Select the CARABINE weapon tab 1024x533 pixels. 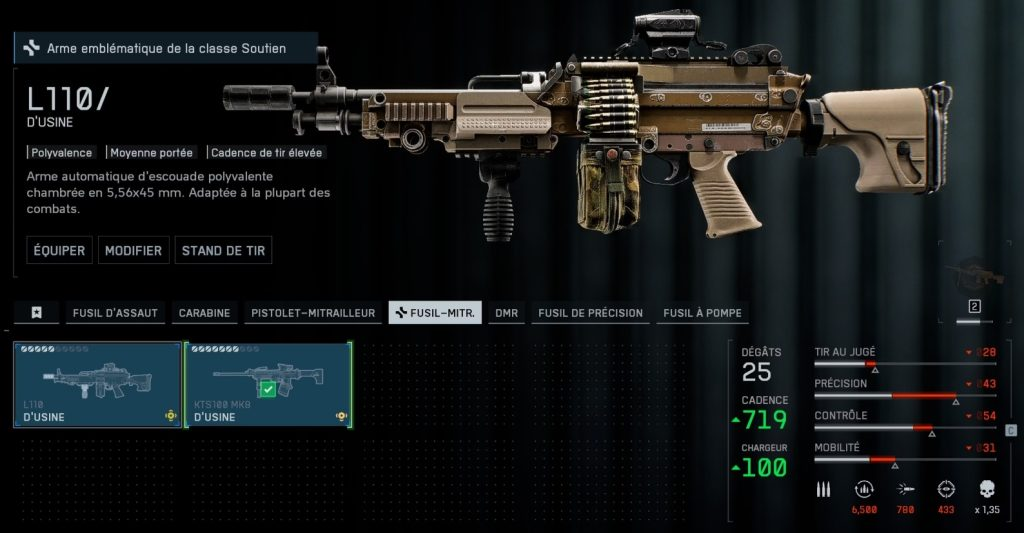click(204, 313)
